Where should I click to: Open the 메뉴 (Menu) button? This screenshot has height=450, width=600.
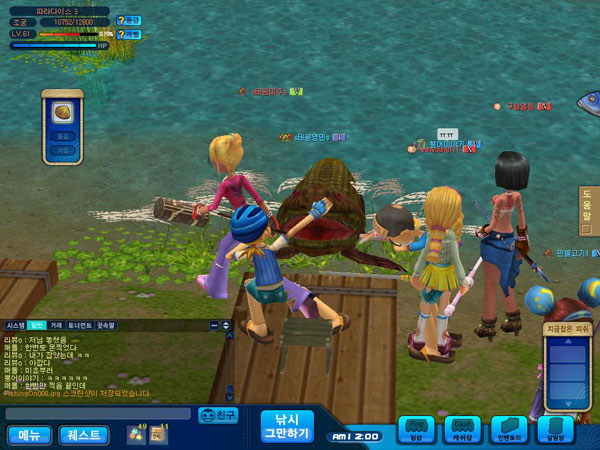(x=29, y=435)
